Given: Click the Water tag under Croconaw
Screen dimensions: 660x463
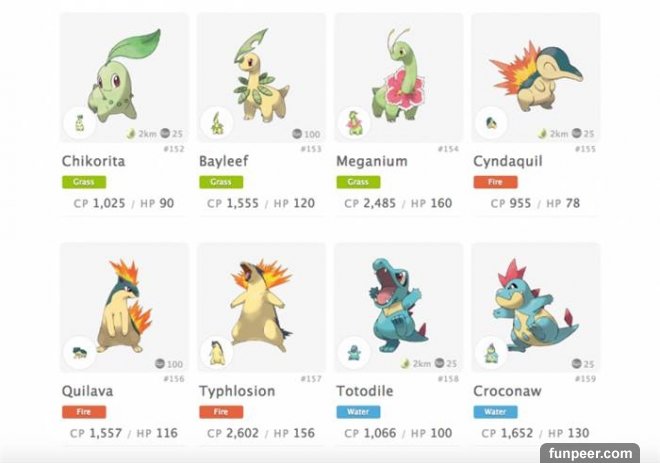Looking at the screenshot, I should point(493,411).
